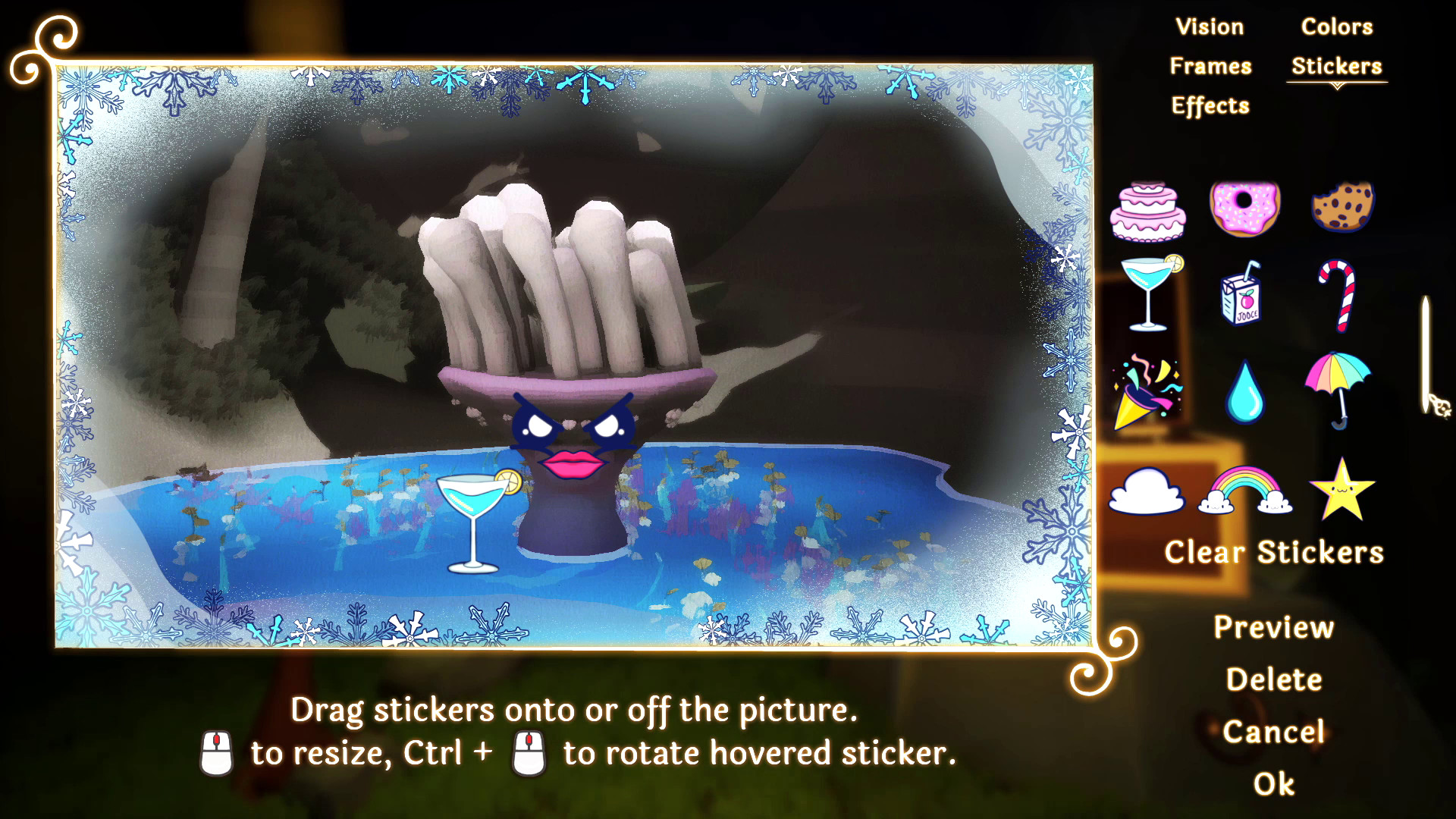Screen dimensions: 1456x819
Task: Pick the party popper sticker
Action: coord(1146,391)
